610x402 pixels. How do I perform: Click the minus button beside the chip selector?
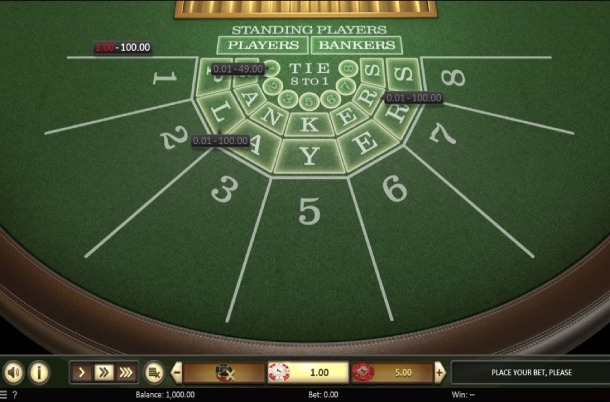click(x=177, y=373)
